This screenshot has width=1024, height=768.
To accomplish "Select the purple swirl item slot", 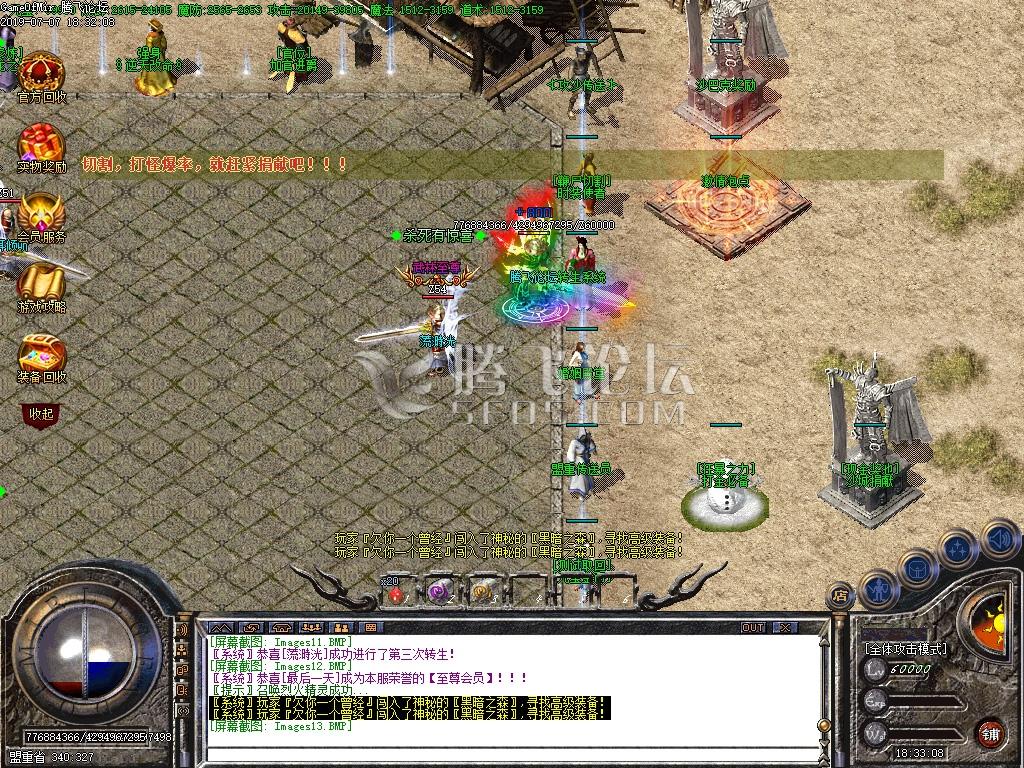I will coord(438,592).
